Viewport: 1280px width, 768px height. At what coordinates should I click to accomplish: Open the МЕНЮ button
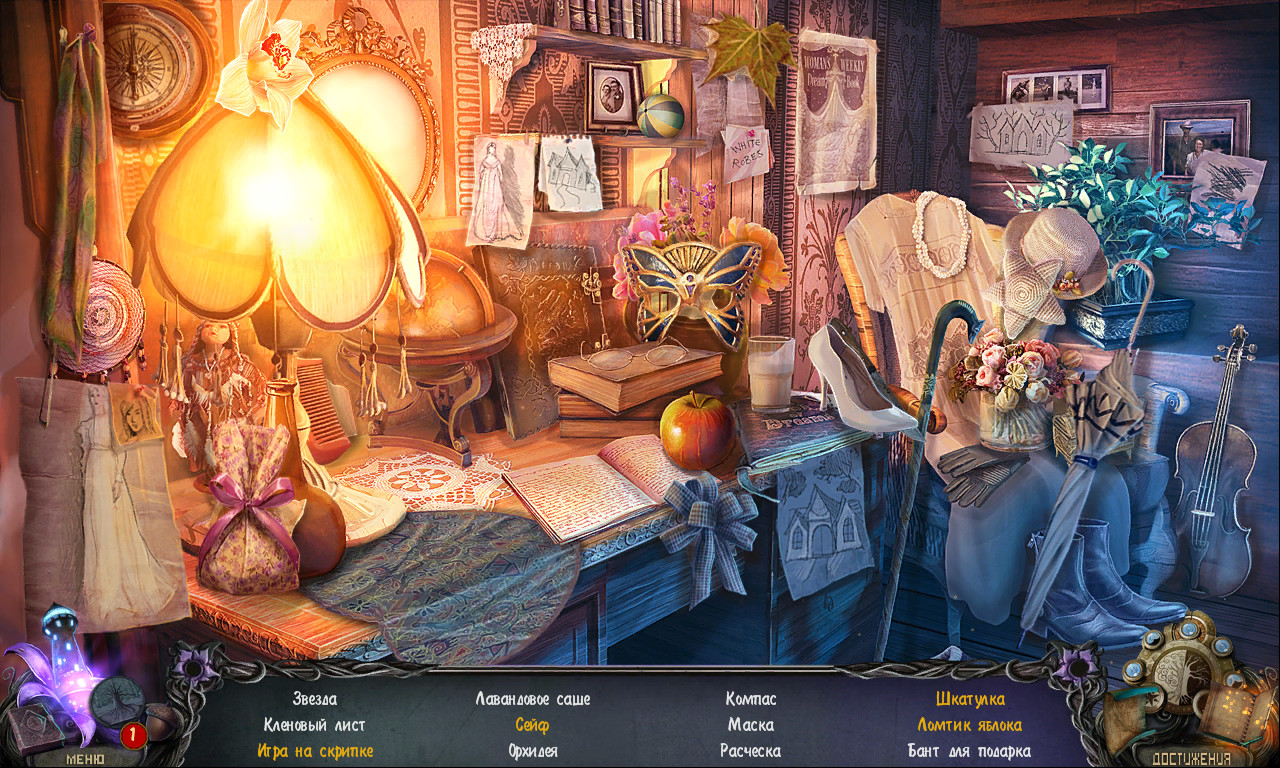pyautogui.click(x=84, y=757)
